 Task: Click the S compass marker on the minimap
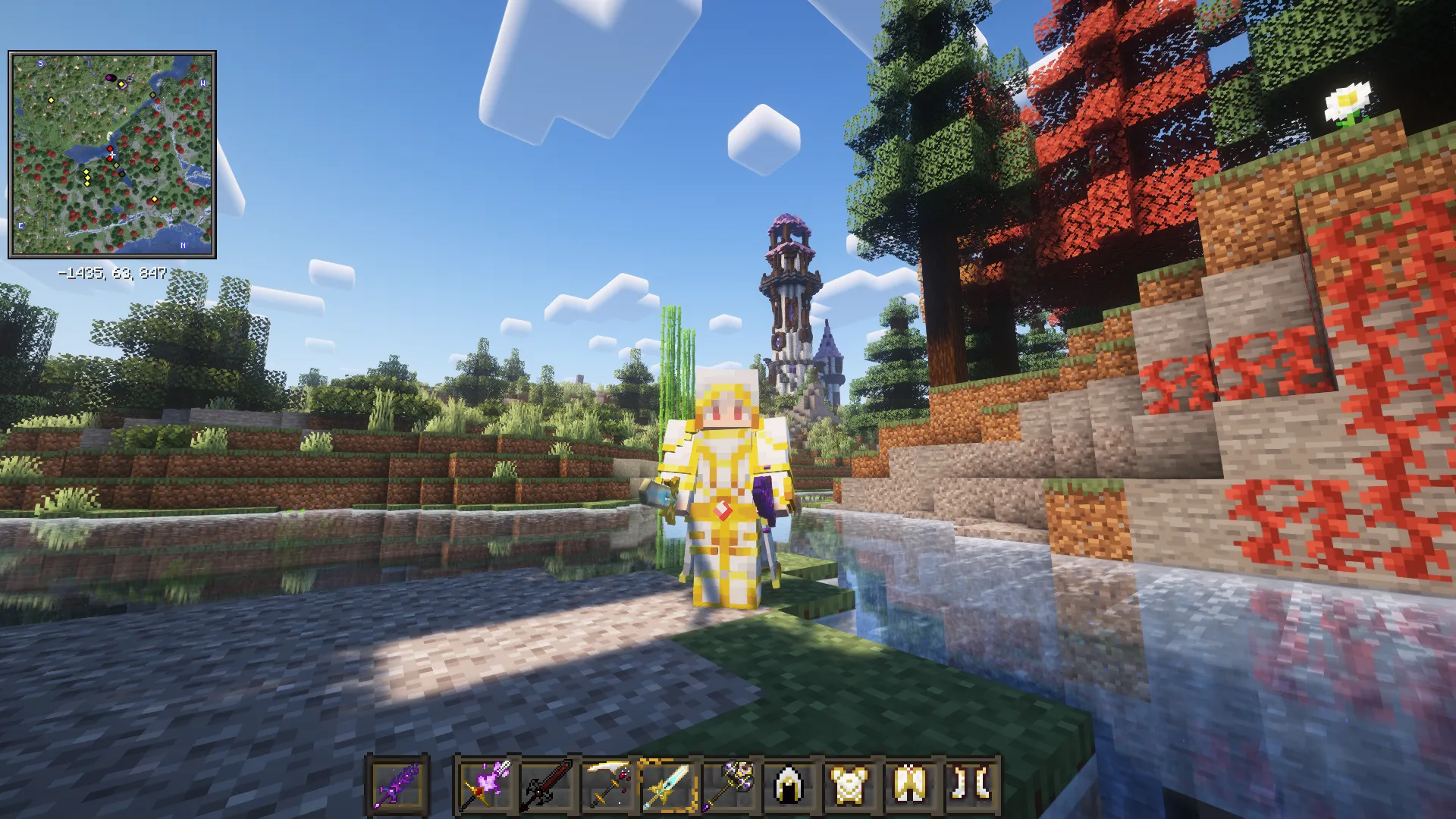40,63
